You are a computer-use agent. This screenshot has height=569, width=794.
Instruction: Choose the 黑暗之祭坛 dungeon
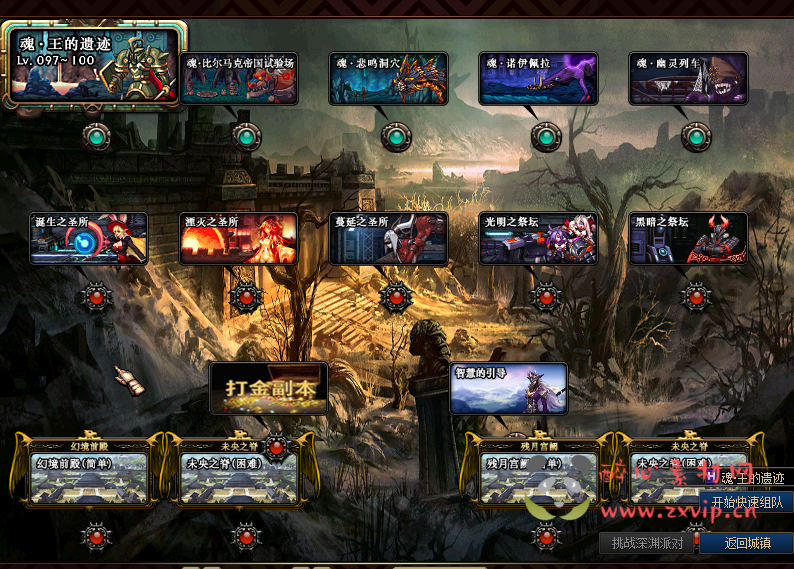688,239
